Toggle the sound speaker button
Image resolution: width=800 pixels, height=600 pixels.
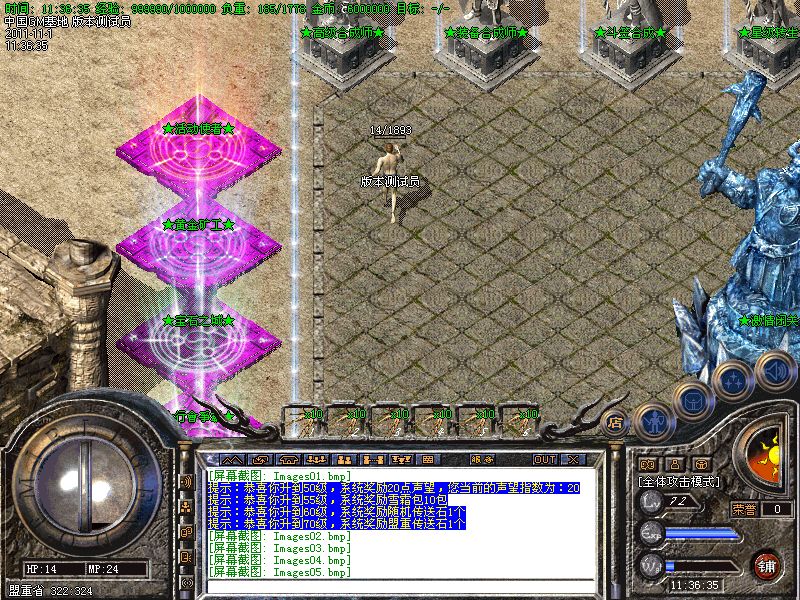(773, 370)
